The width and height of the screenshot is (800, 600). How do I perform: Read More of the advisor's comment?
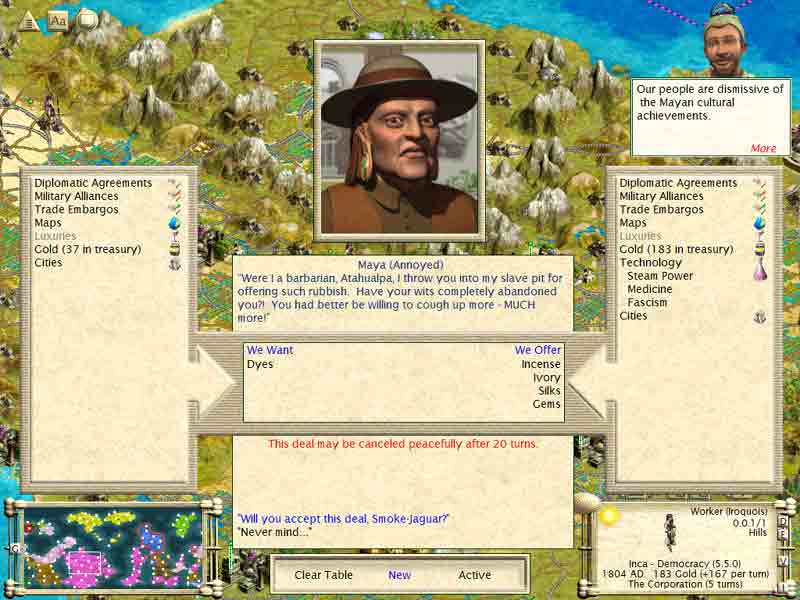[x=763, y=148]
